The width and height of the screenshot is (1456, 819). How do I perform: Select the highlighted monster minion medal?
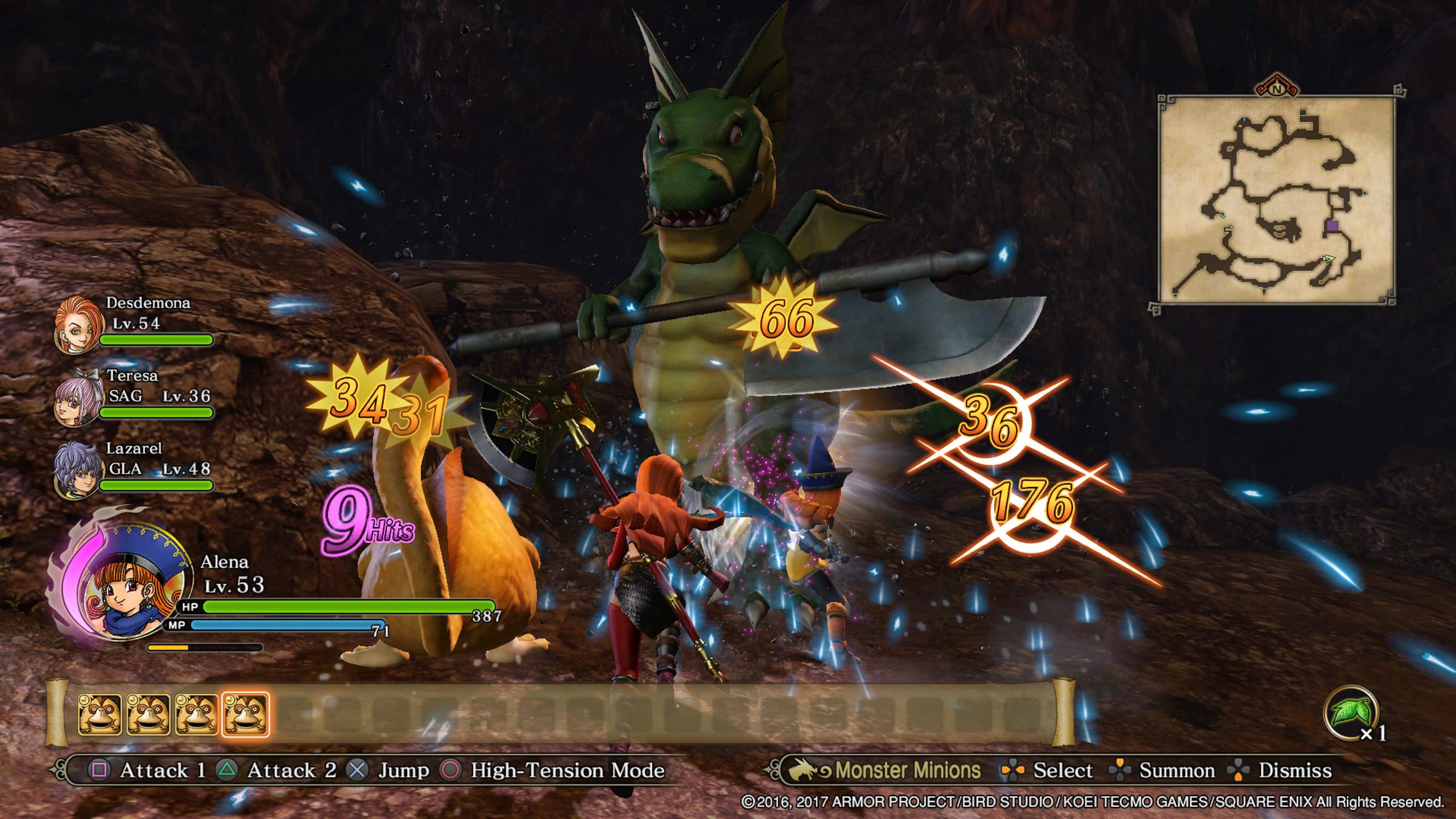(245, 714)
